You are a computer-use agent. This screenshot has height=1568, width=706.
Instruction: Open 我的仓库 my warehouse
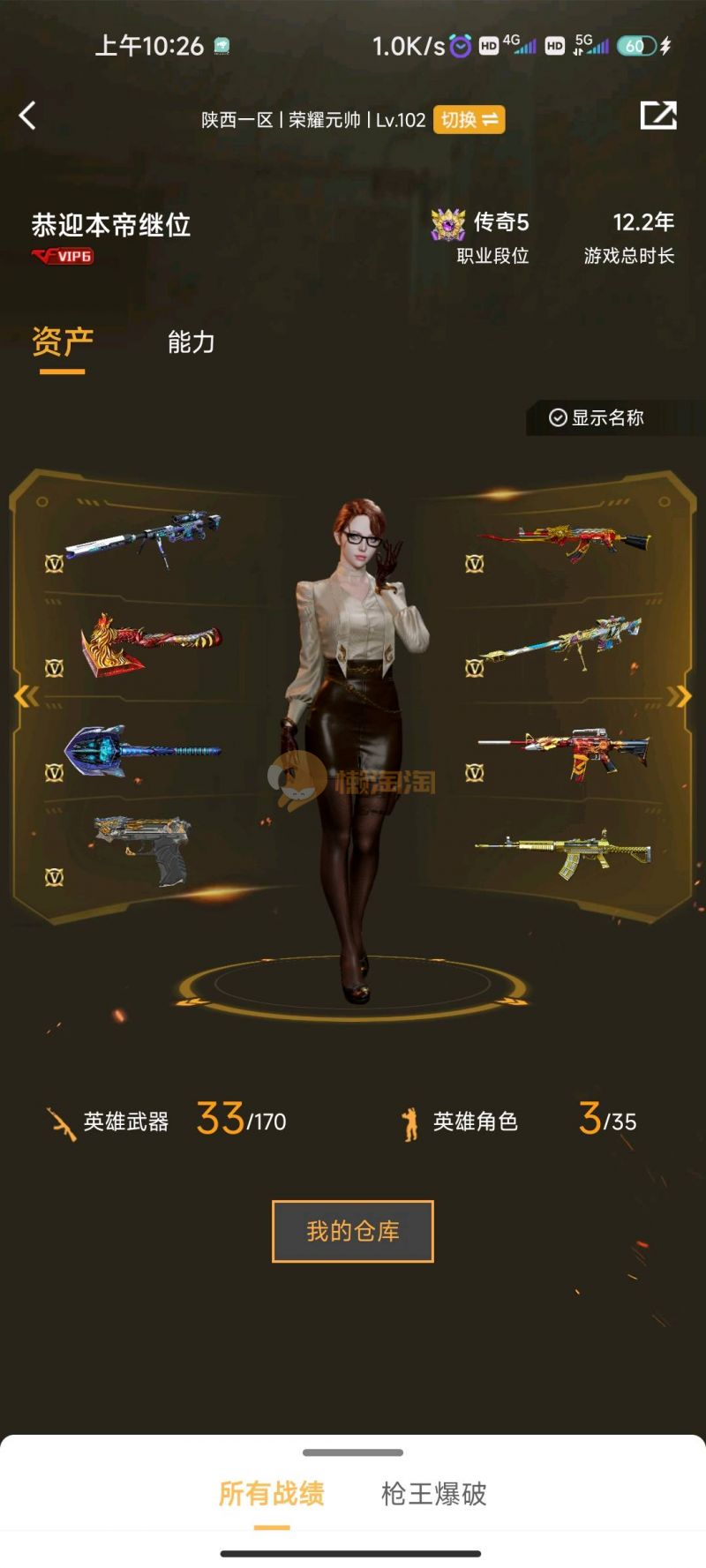(x=352, y=1231)
